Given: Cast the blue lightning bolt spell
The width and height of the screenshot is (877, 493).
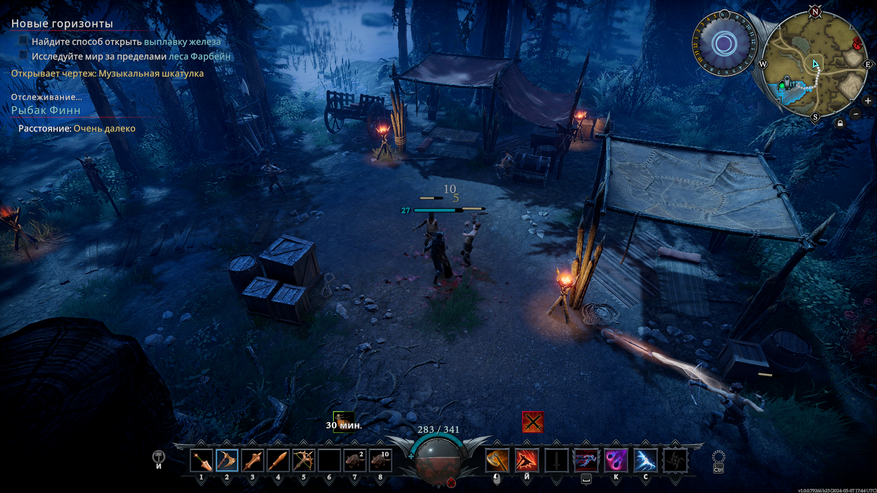Looking at the screenshot, I should pyautogui.click(x=645, y=460).
